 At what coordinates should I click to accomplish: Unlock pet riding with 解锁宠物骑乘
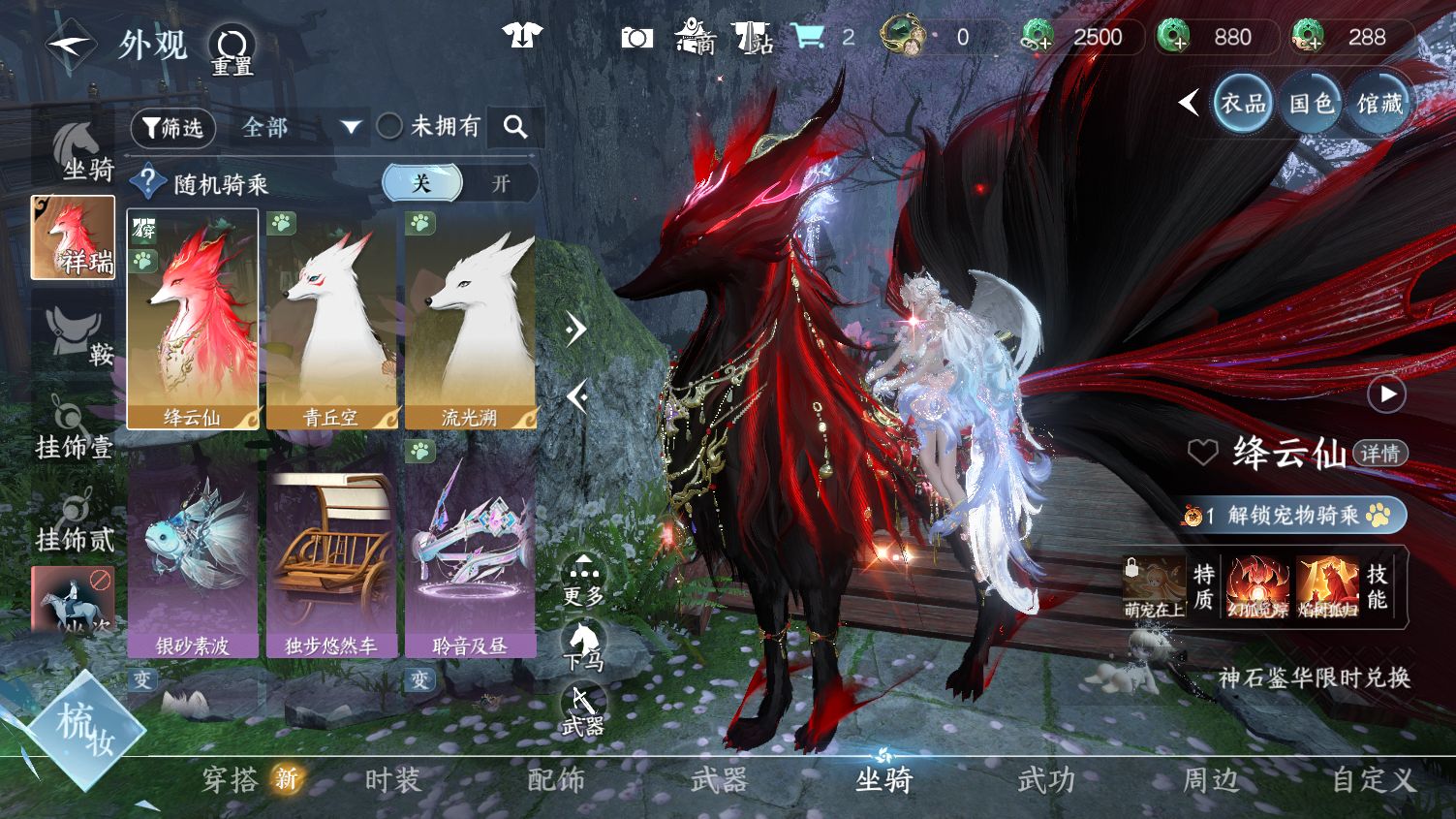pos(1293,516)
